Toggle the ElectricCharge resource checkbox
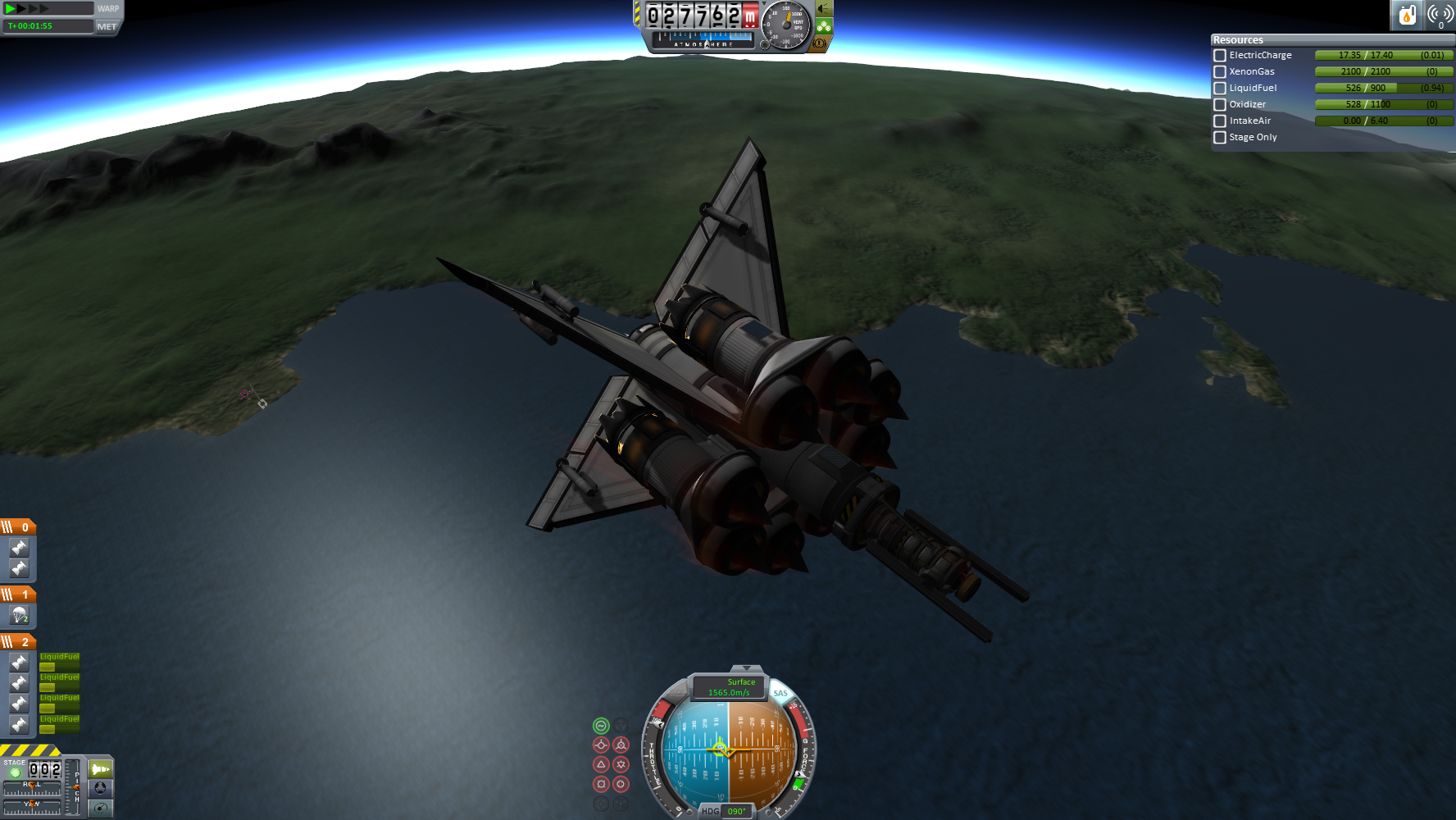 (1220, 56)
